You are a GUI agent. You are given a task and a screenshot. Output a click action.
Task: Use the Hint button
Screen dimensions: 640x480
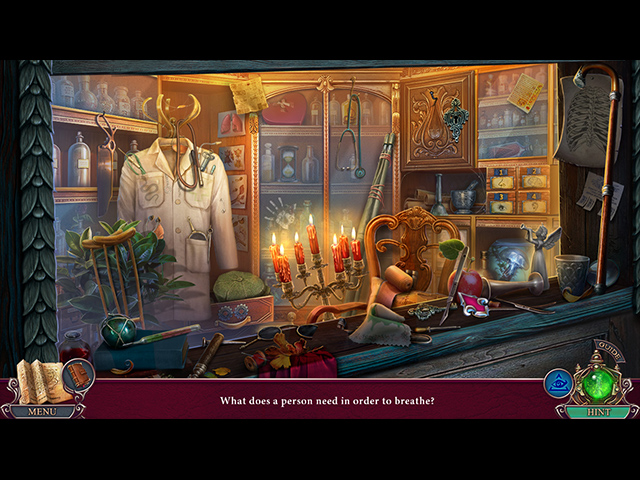pyautogui.click(x=597, y=411)
